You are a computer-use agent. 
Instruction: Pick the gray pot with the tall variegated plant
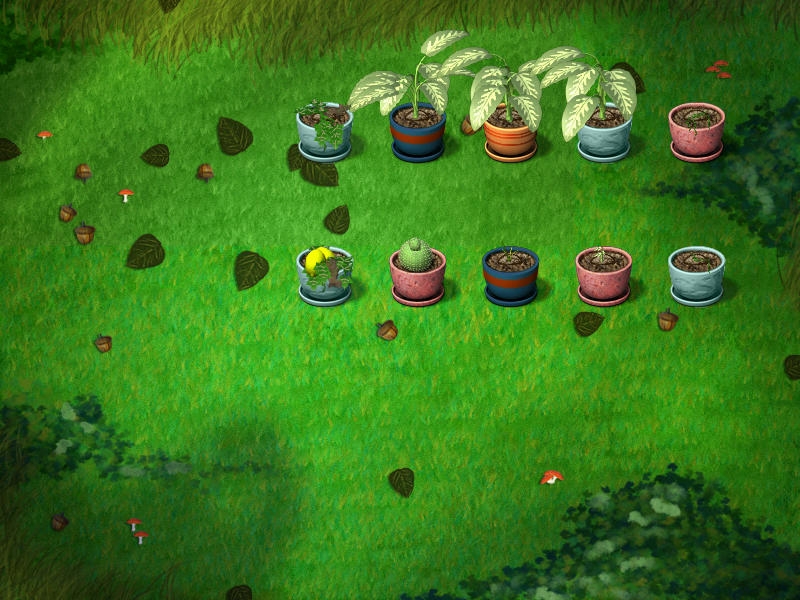(x=604, y=132)
